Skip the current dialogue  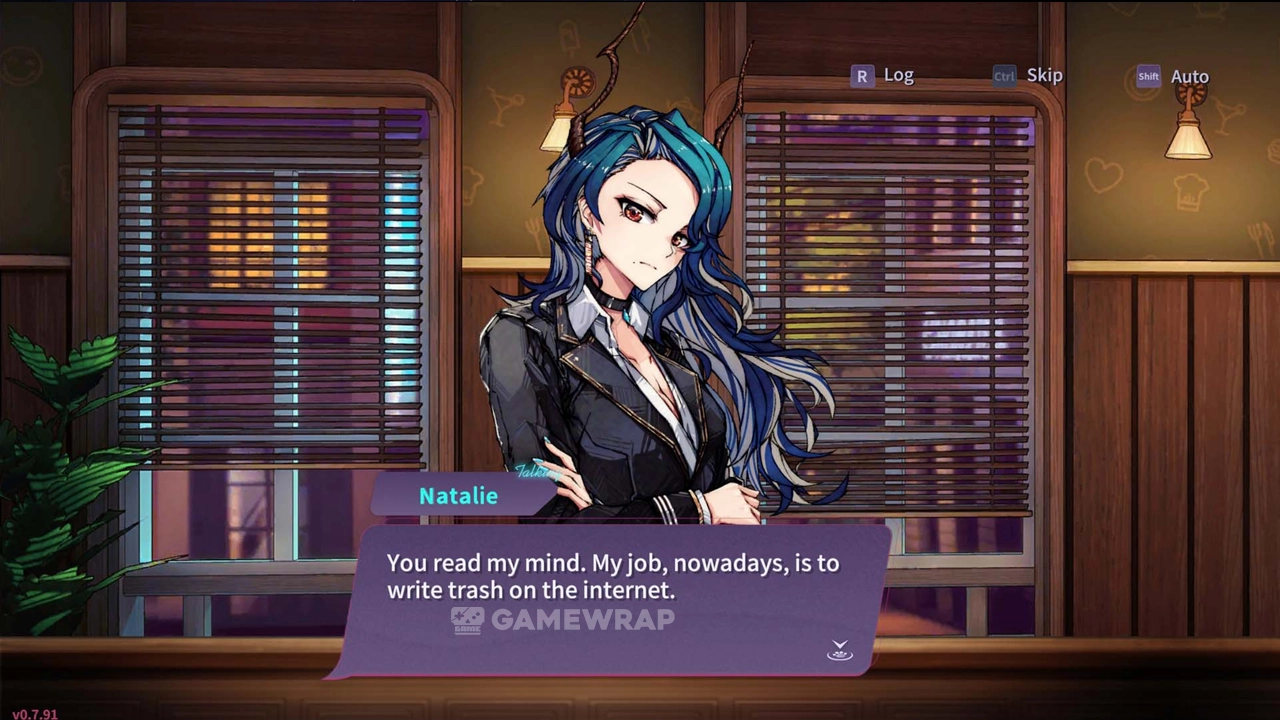(x=1028, y=76)
